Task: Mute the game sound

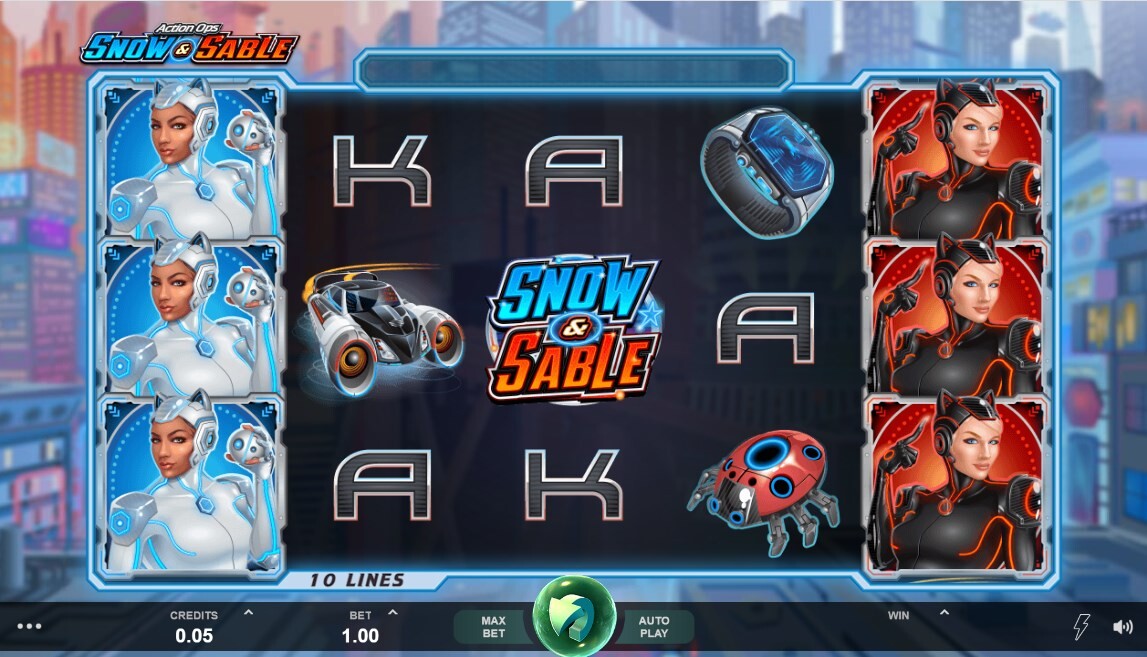Action: click(1123, 627)
